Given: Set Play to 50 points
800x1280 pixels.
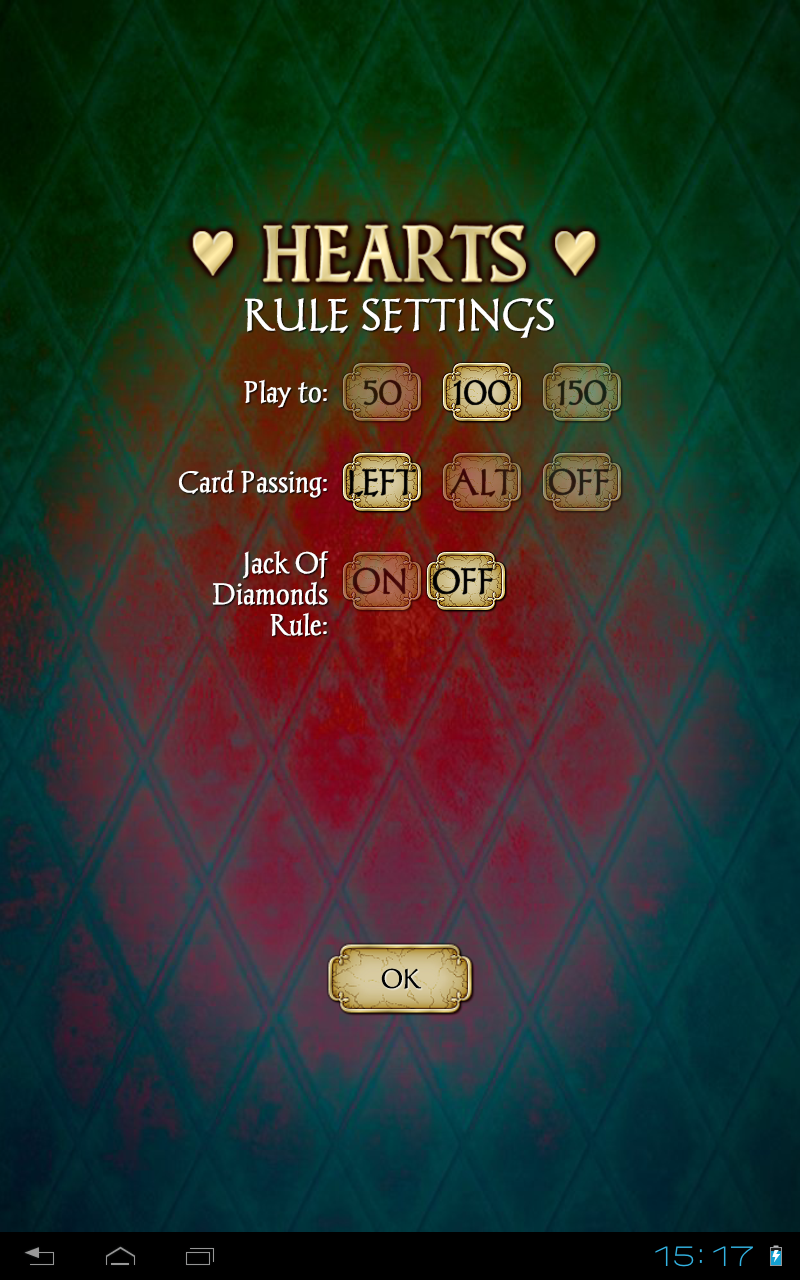Looking at the screenshot, I should click(381, 392).
